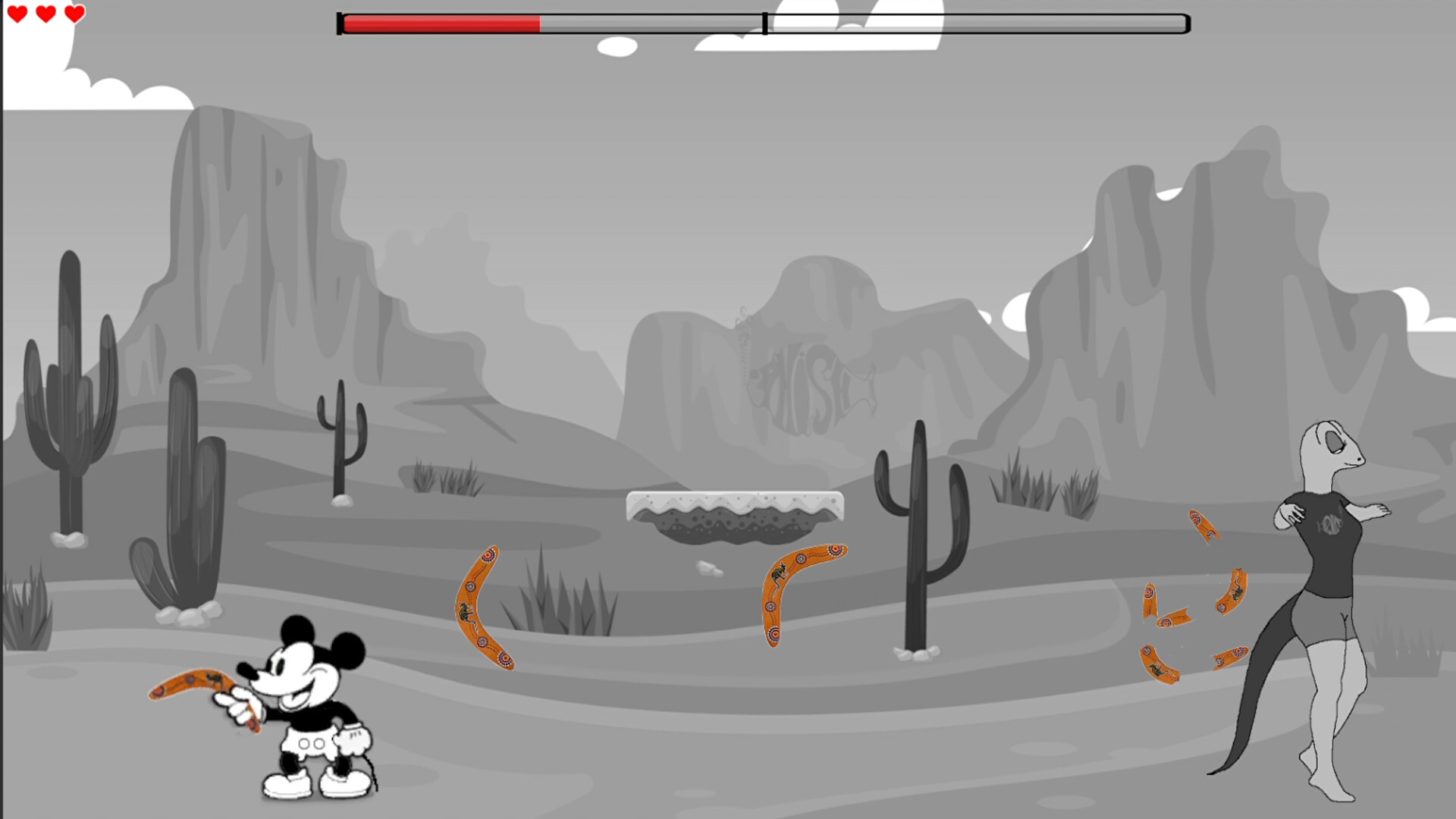The height and width of the screenshot is (819, 1456).
Task: Click the second red heart icon
Action: pyautogui.click(x=45, y=13)
